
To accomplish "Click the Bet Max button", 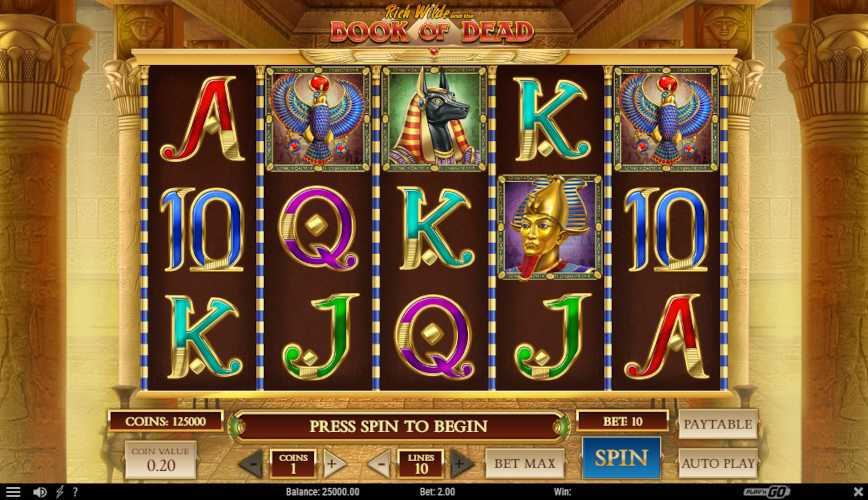I will pos(525,463).
